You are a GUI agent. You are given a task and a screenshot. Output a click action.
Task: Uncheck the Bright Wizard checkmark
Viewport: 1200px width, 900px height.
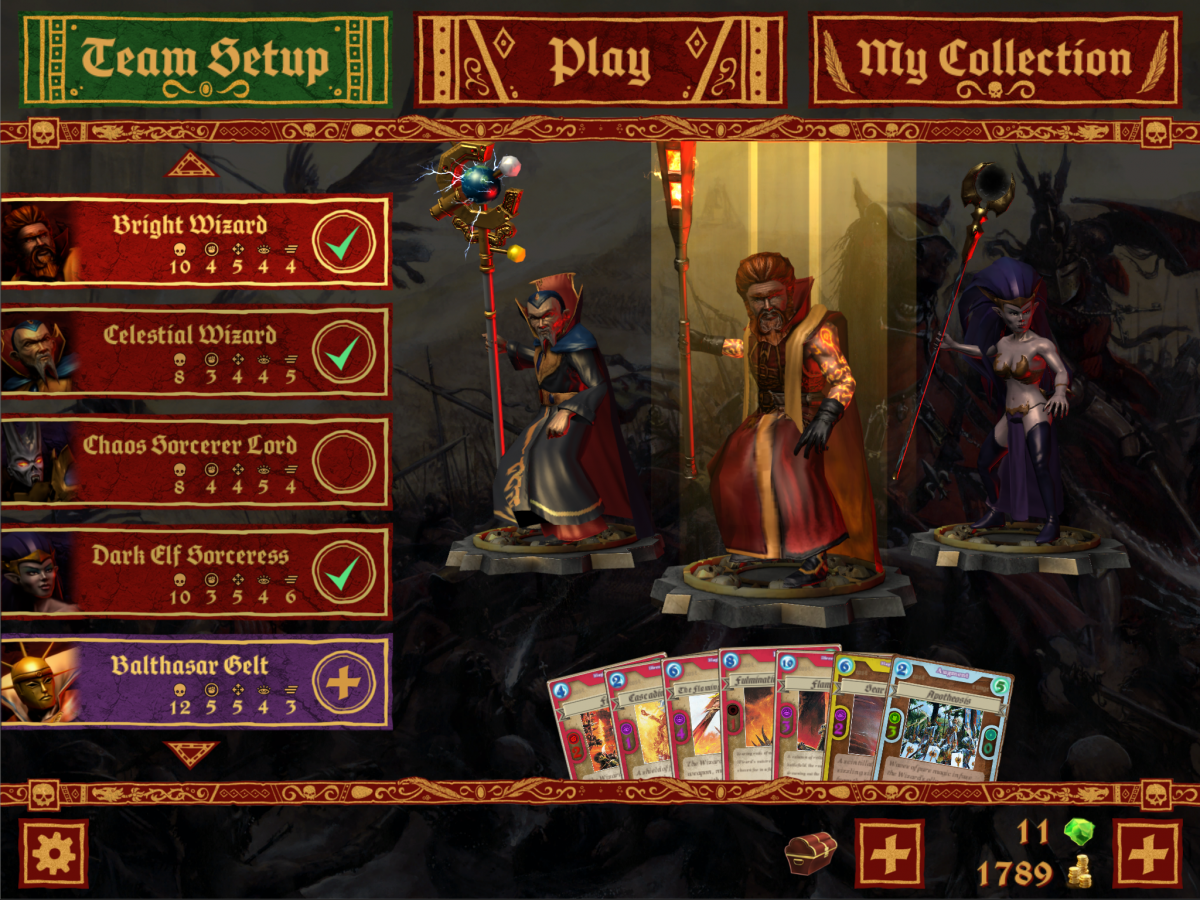coord(343,241)
